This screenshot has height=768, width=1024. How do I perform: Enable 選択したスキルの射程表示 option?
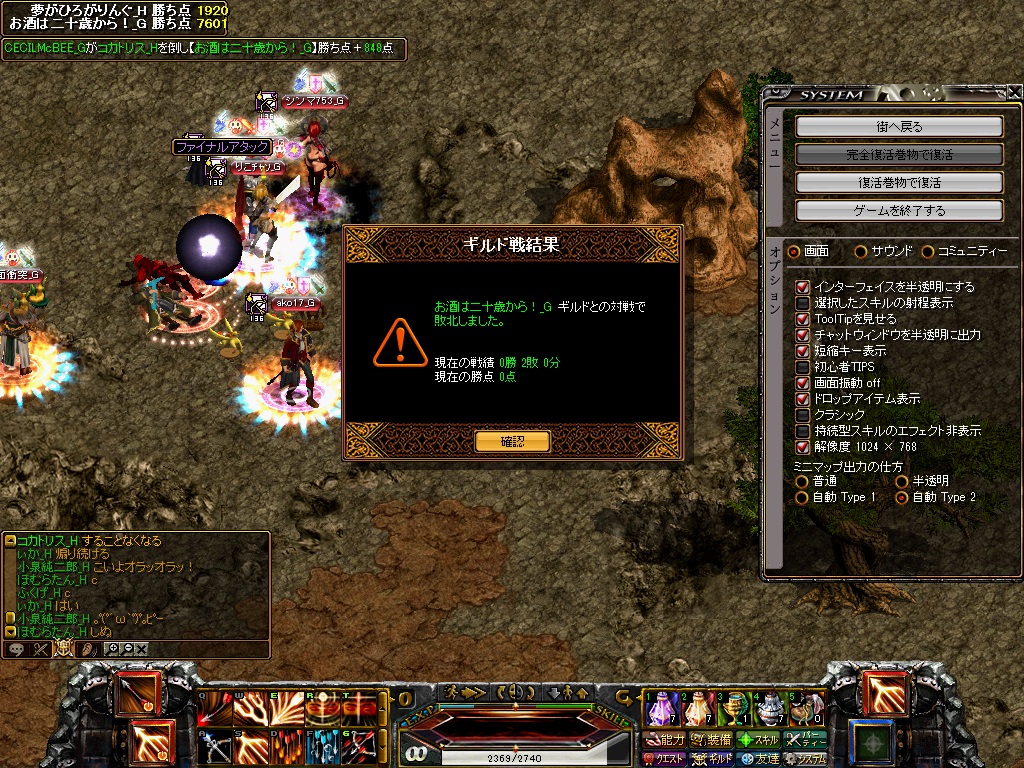[802, 303]
